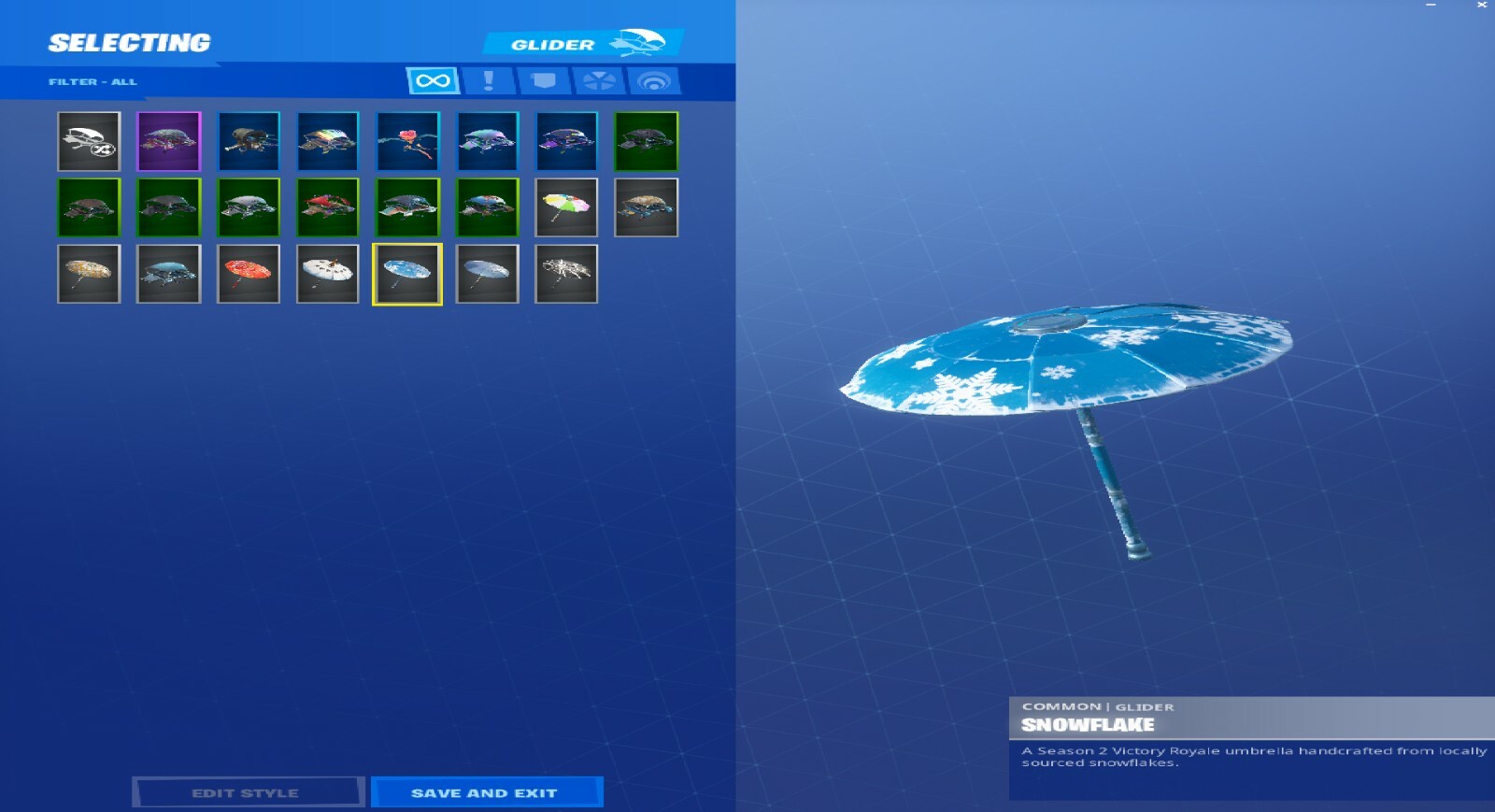The height and width of the screenshot is (812, 1495).
Task: Click the SELECTING header
Action: [131, 41]
